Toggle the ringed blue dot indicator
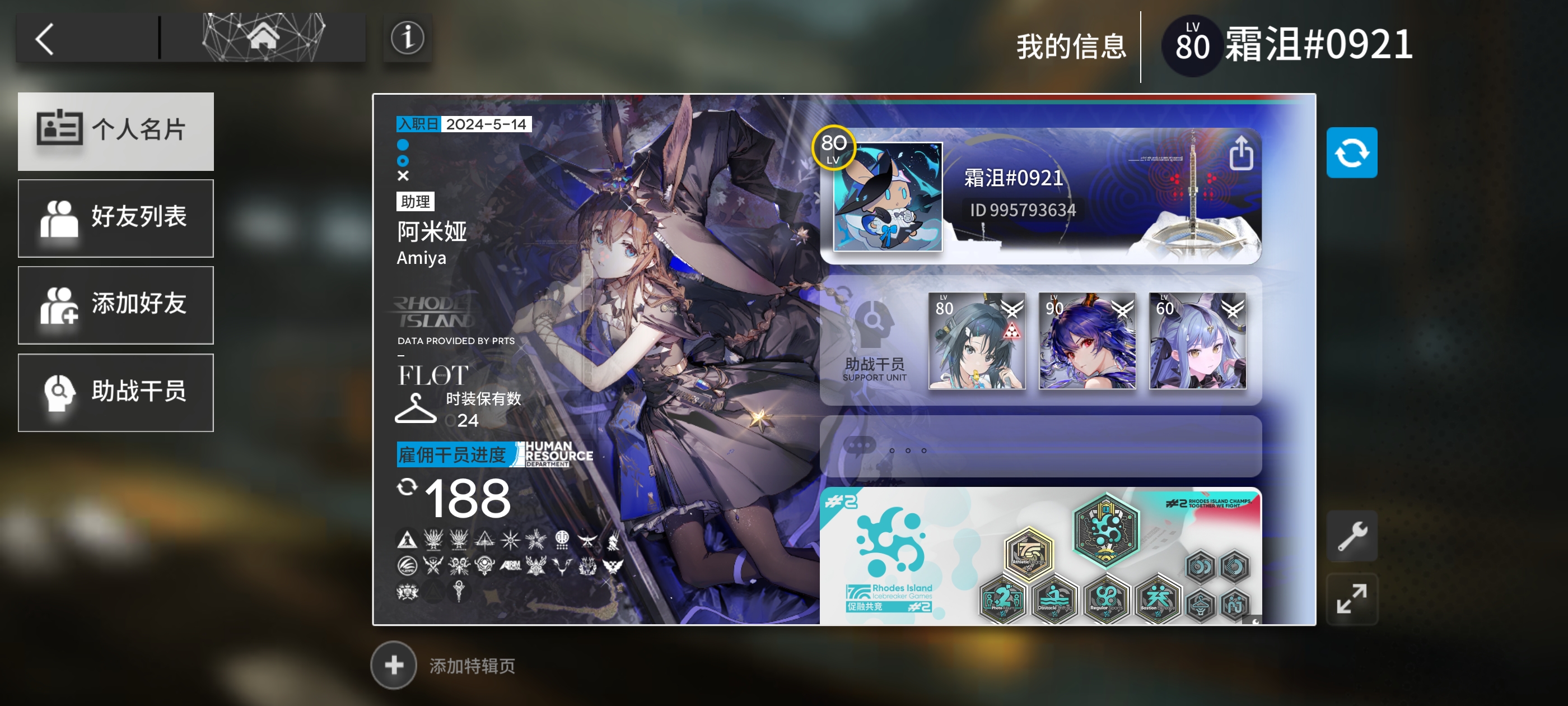This screenshot has width=1568, height=706. pyautogui.click(x=402, y=161)
